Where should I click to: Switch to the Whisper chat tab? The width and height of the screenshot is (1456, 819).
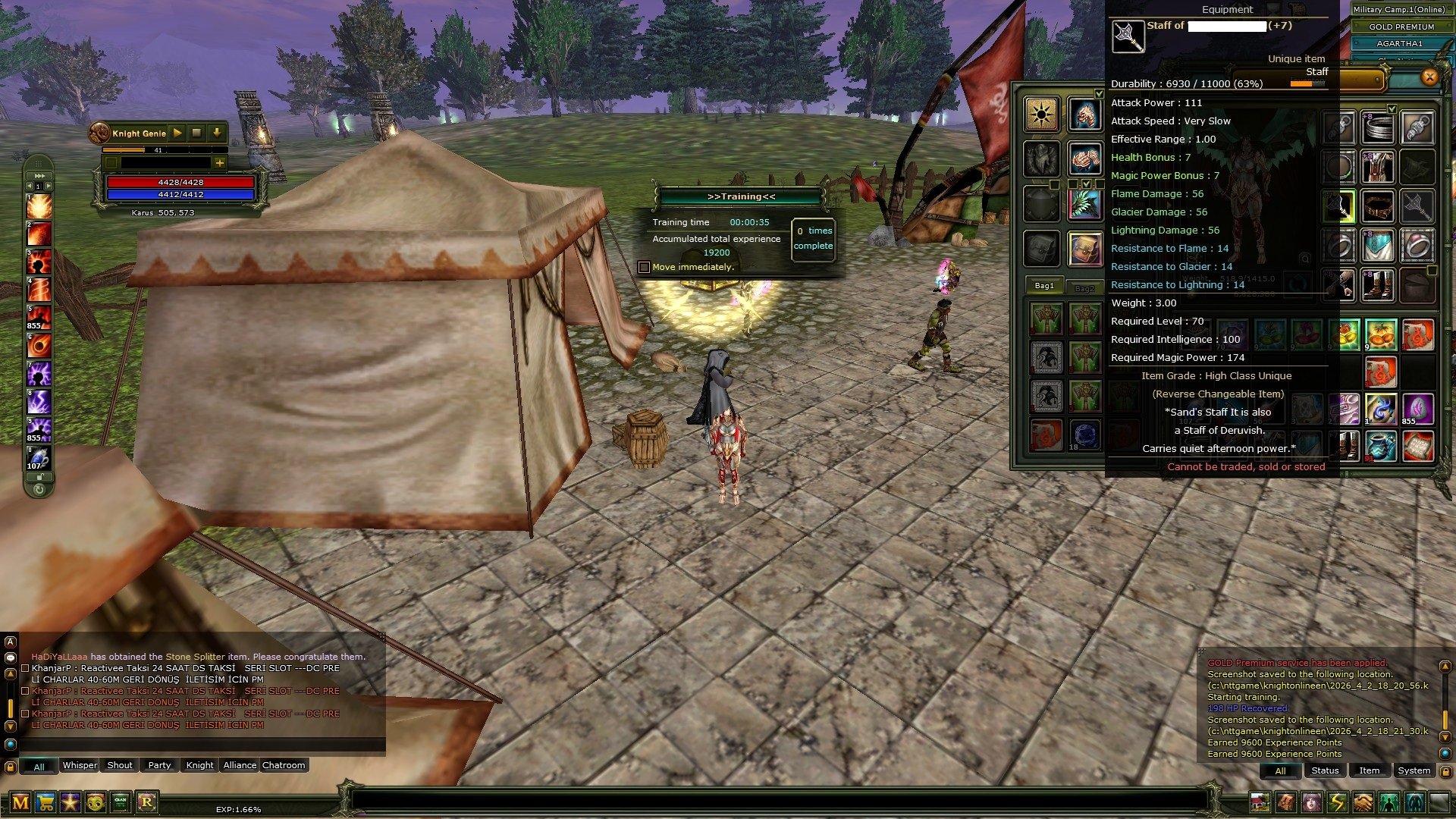click(80, 765)
